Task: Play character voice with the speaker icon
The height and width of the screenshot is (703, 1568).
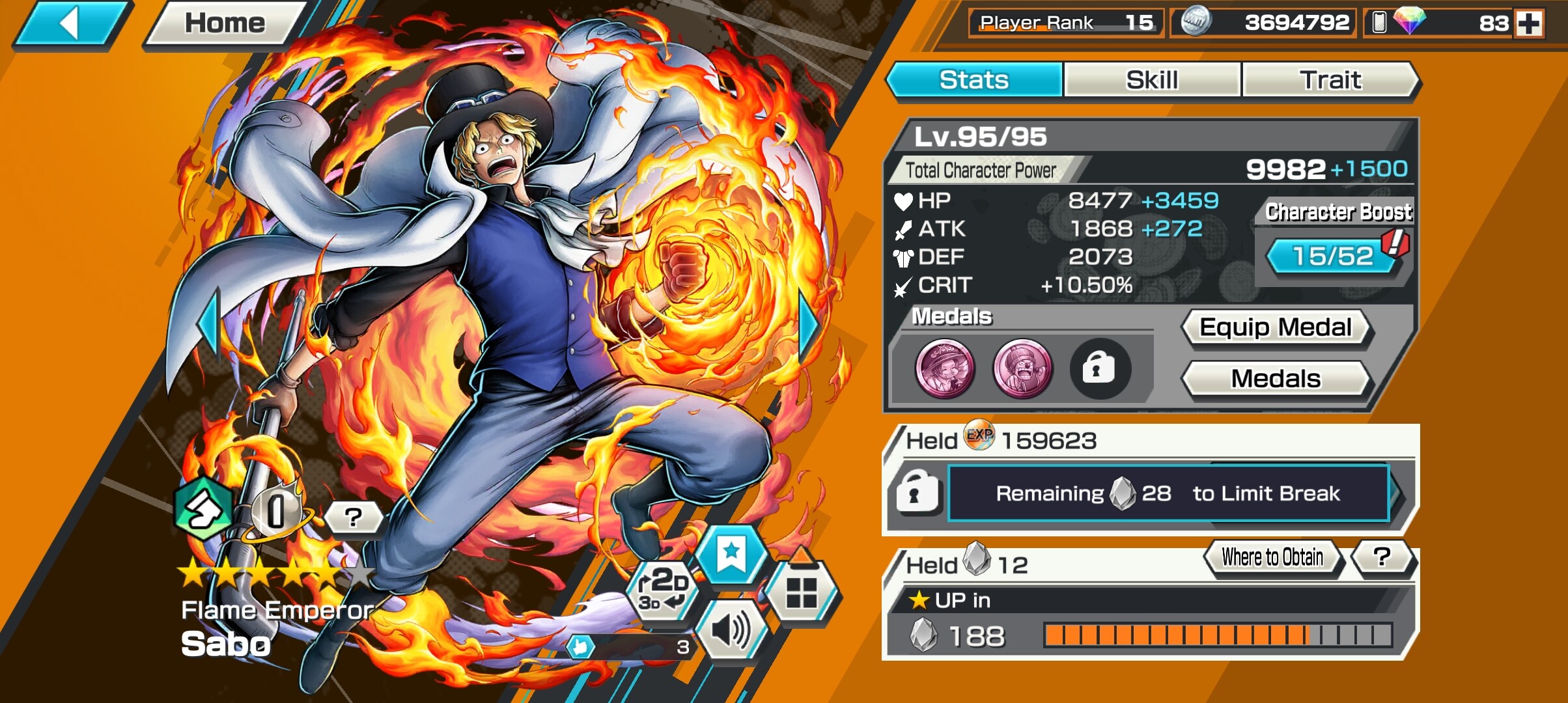Action: 731,630
